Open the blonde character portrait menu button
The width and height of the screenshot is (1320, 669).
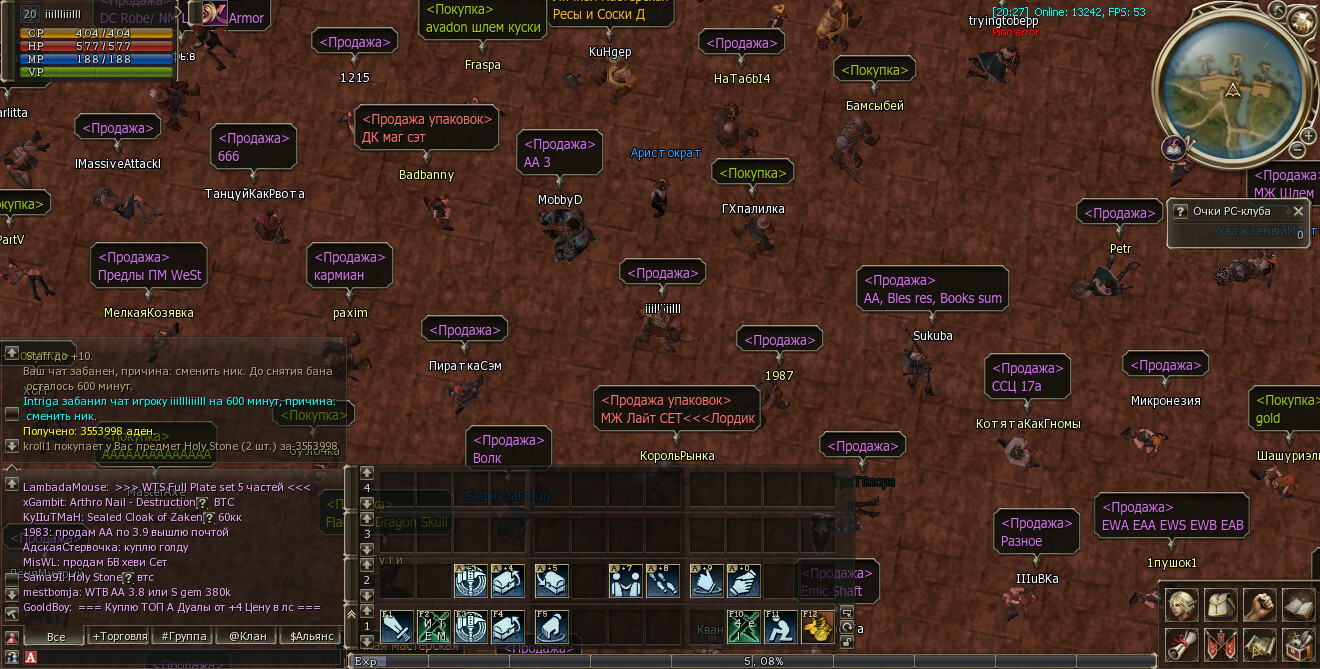[x=1180, y=604]
